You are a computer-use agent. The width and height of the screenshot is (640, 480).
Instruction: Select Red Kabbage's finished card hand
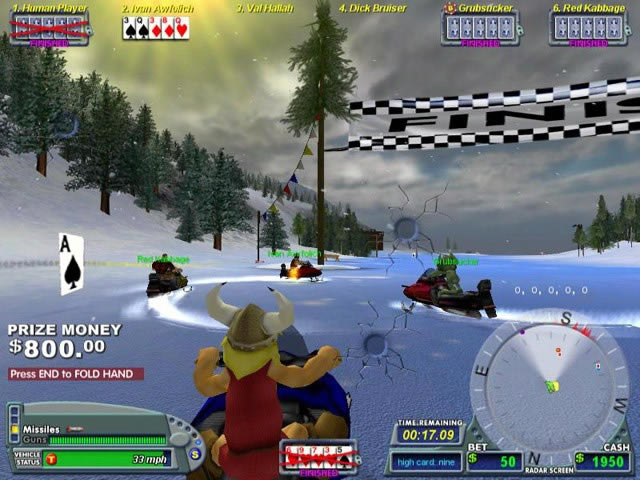click(588, 28)
